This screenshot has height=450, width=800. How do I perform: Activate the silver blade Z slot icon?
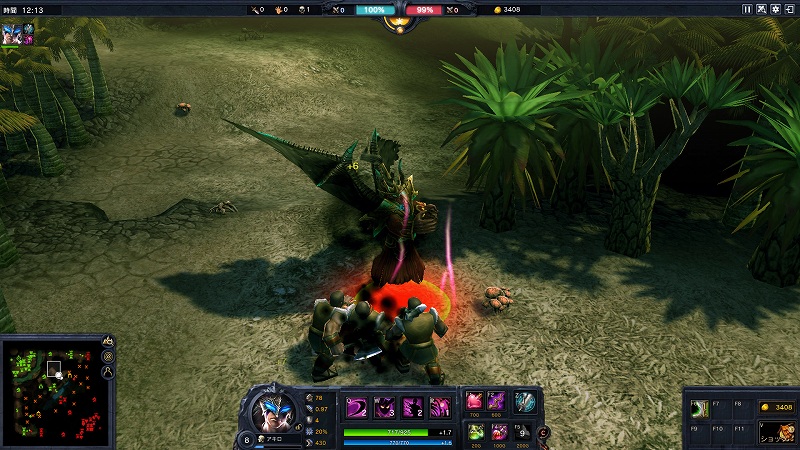coord(525,402)
